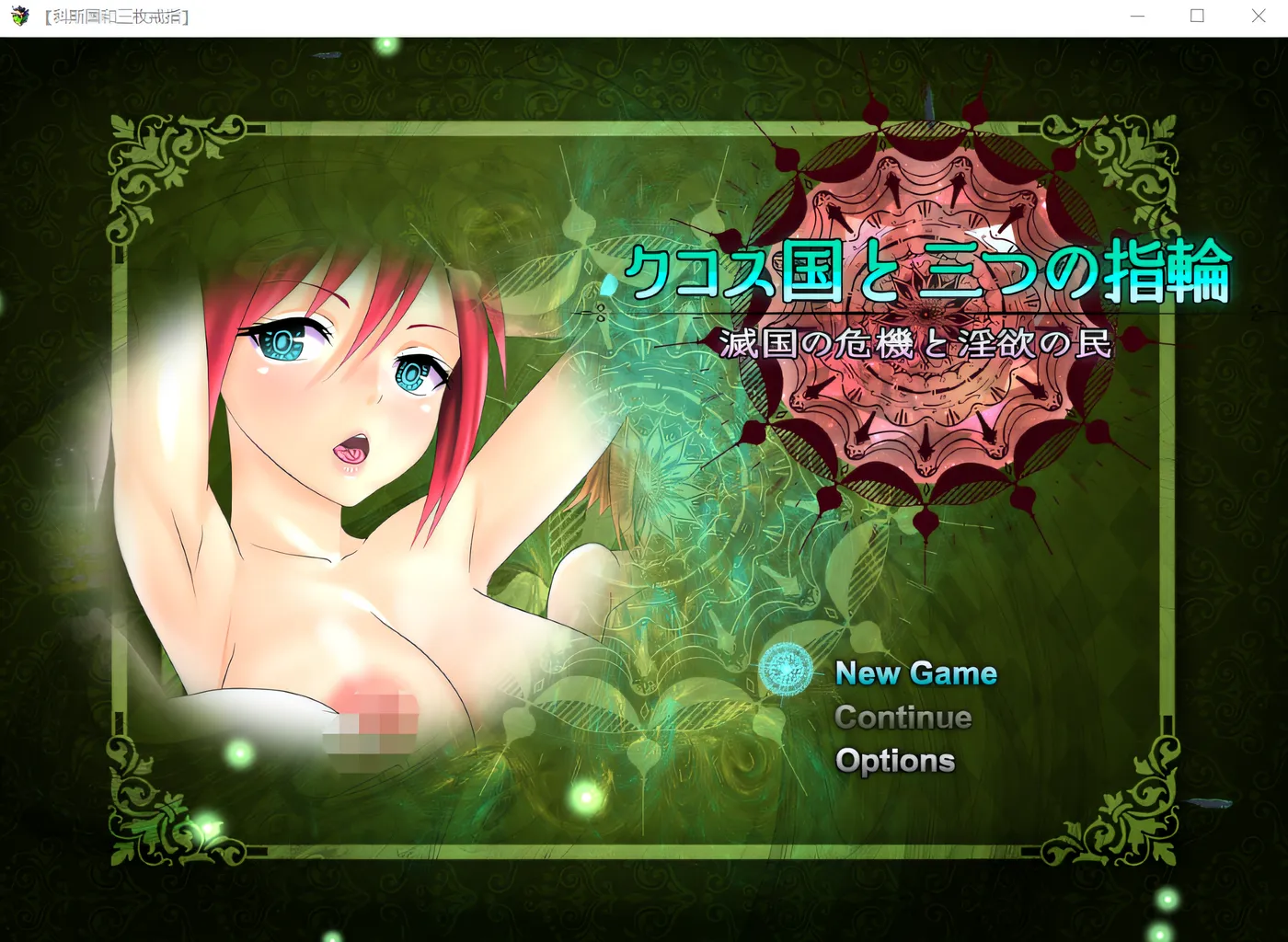This screenshot has width=1288, height=942.
Task: Minimize the game window
Action: coord(1137,17)
